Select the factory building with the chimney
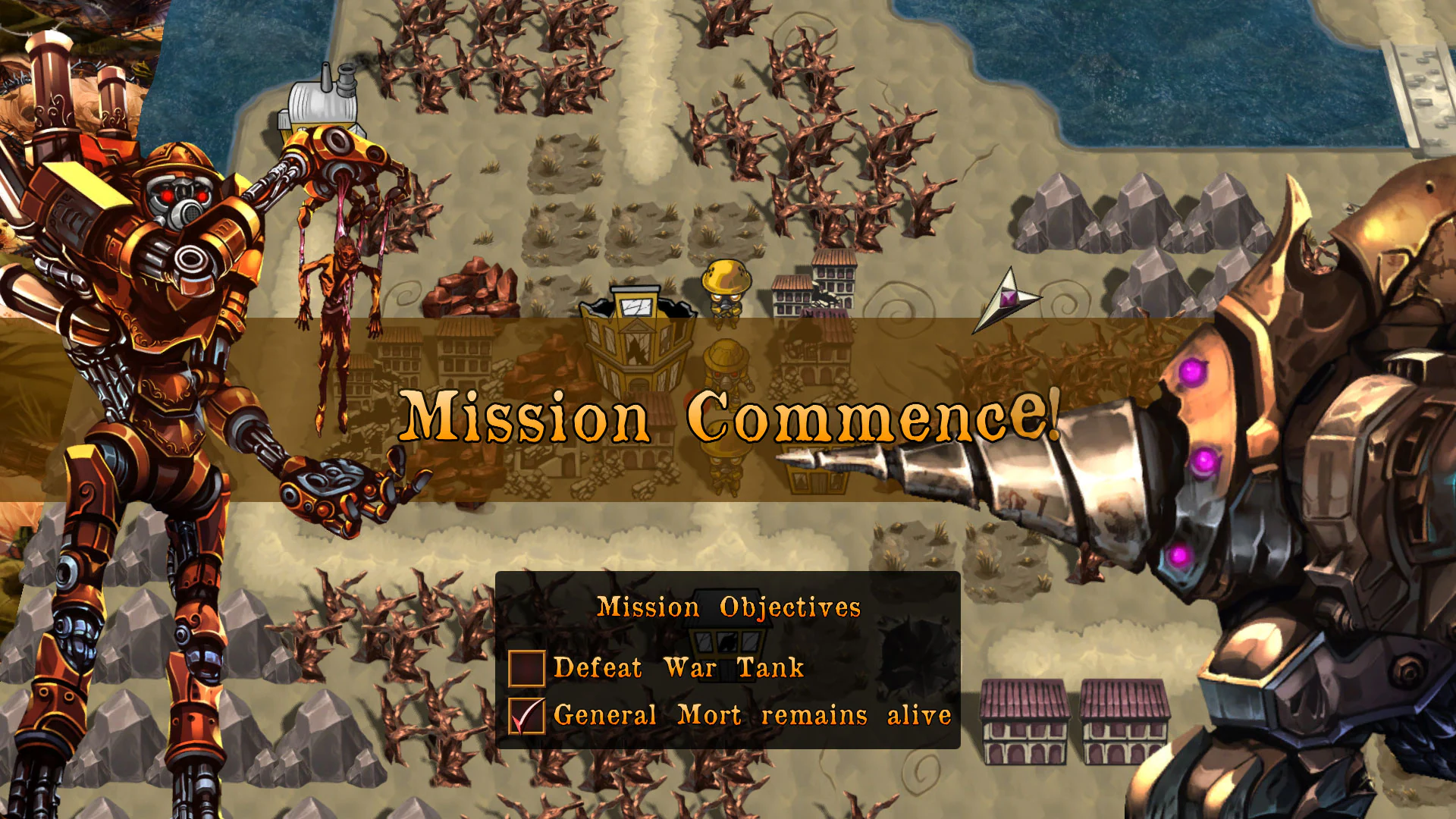 pyautogui.click(x=318, y=102)
